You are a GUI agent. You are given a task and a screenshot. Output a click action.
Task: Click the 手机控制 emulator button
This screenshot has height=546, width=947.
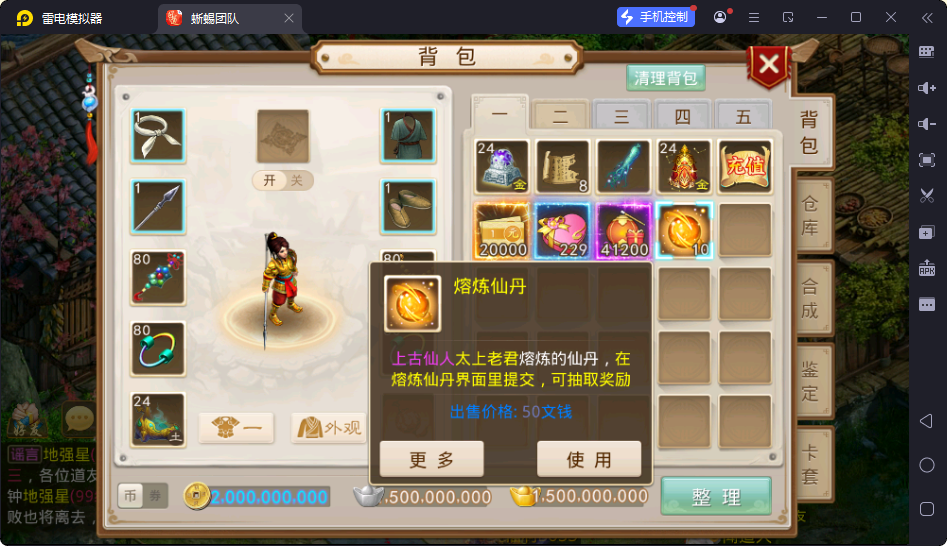click(x=656, y=17)
